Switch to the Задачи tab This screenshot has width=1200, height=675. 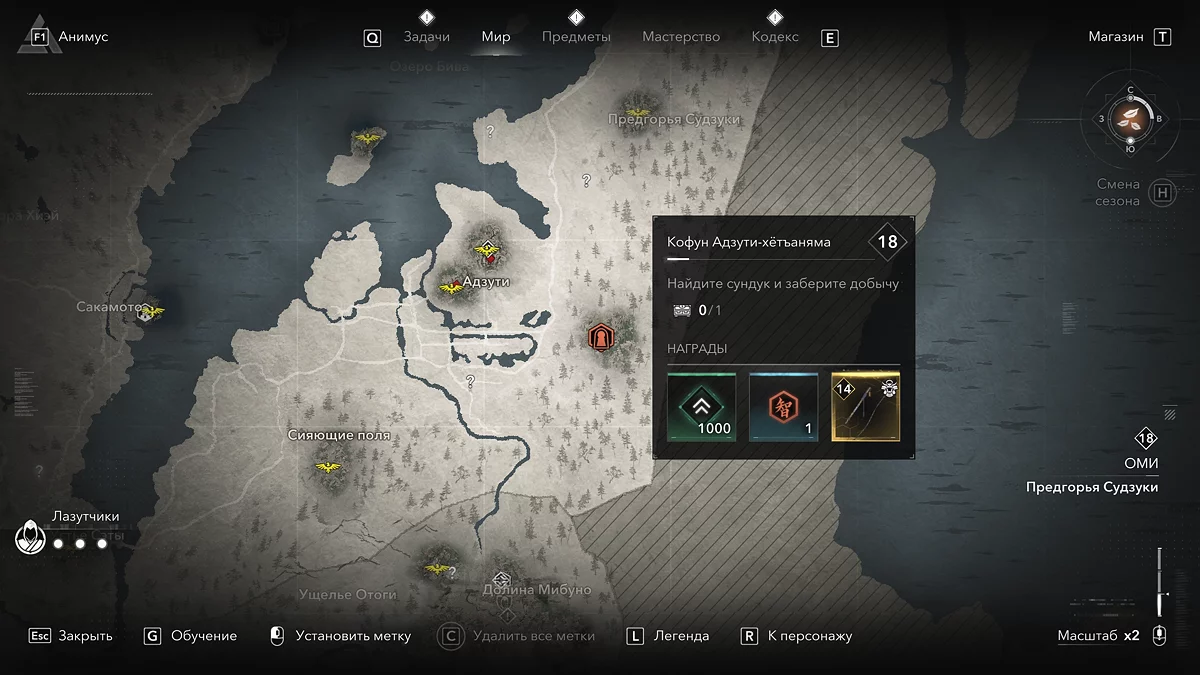tap(426, 37)
